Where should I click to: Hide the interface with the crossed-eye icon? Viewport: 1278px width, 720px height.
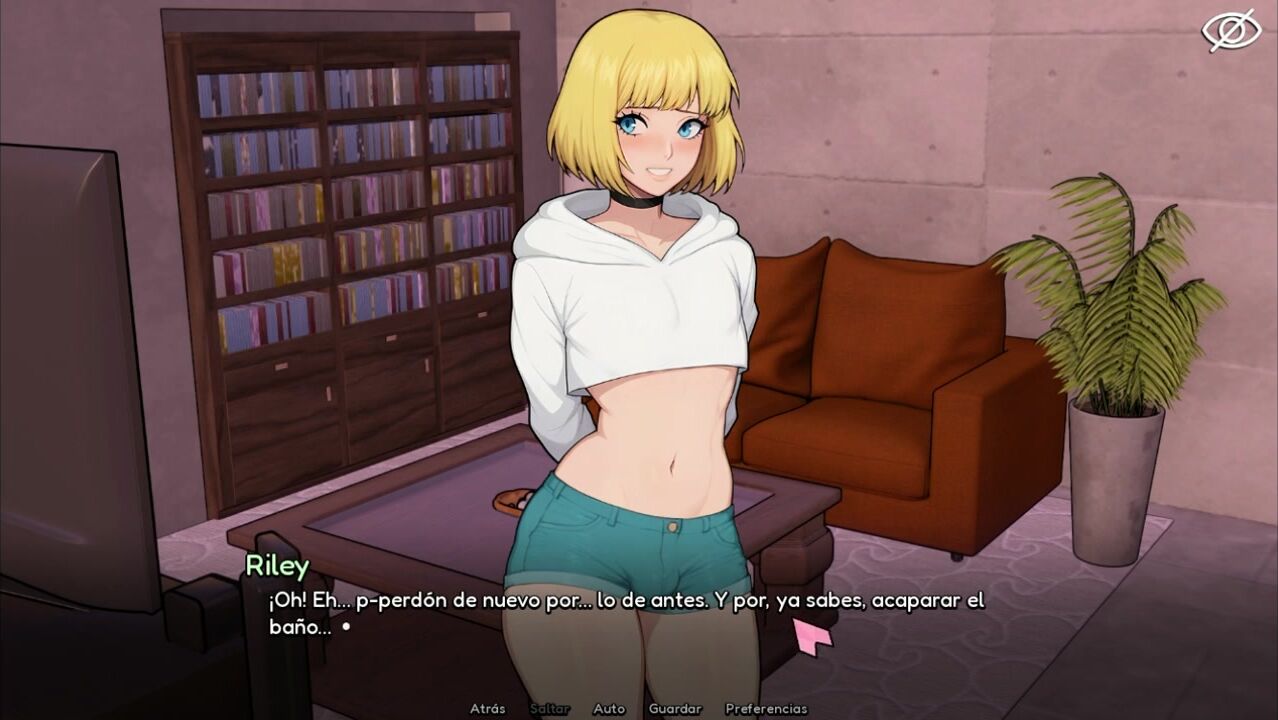coord(1231,30)
